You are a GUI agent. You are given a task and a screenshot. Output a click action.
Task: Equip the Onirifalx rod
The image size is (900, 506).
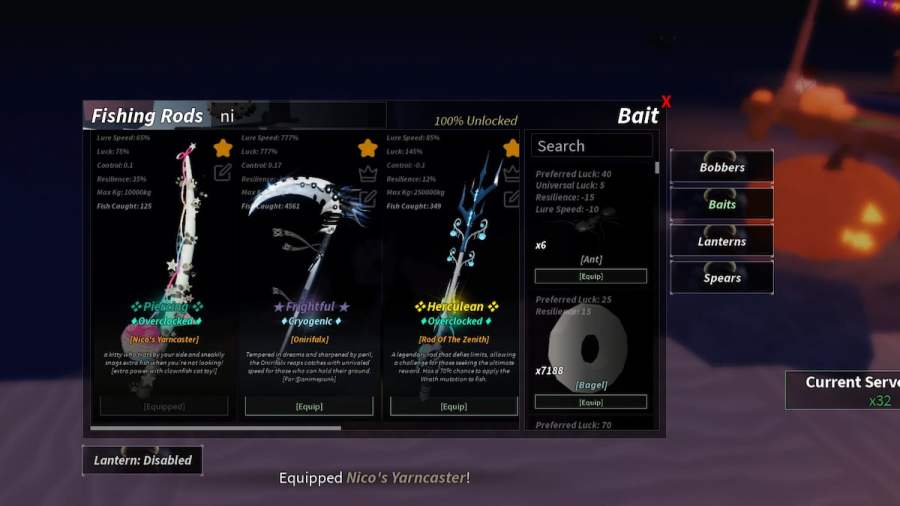coord(309,407)
